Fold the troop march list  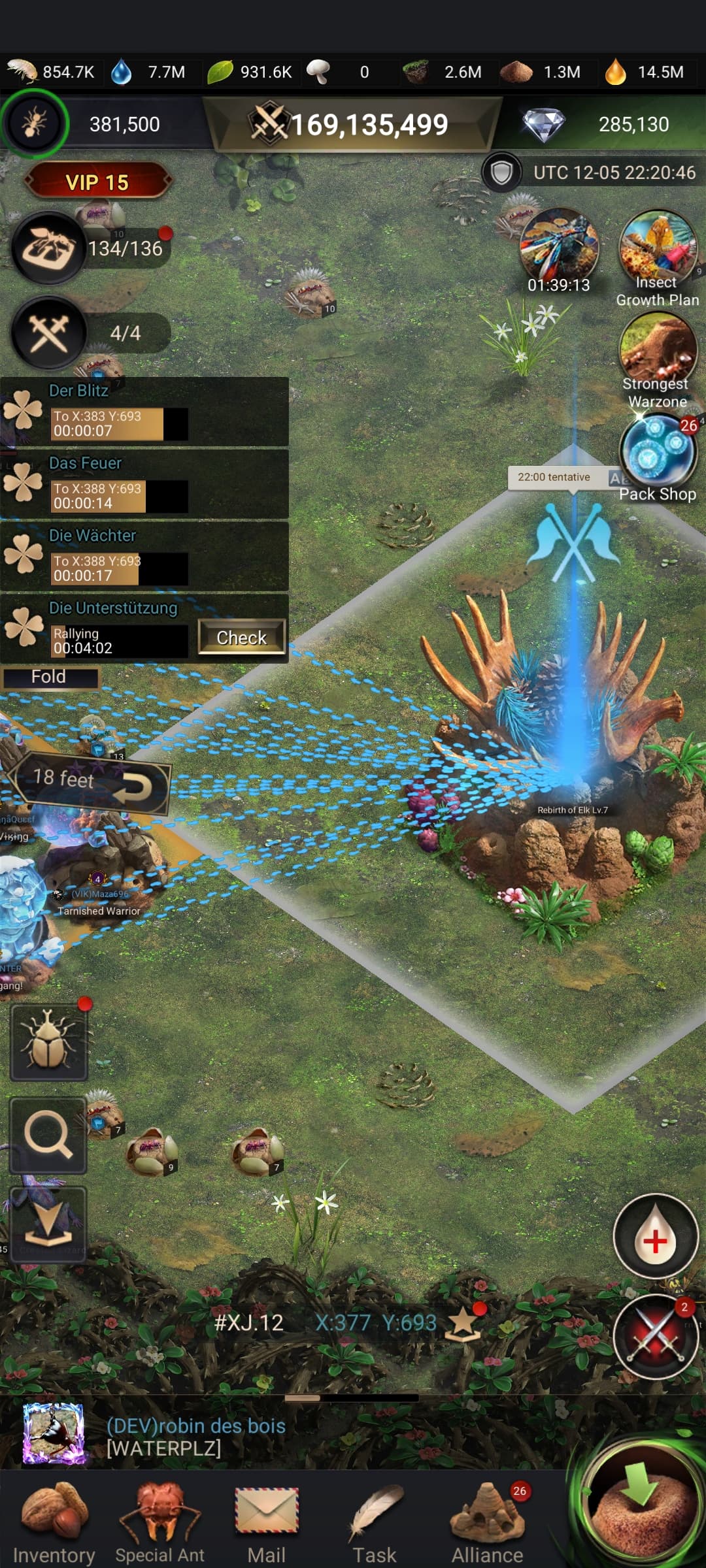pos(50,677)
